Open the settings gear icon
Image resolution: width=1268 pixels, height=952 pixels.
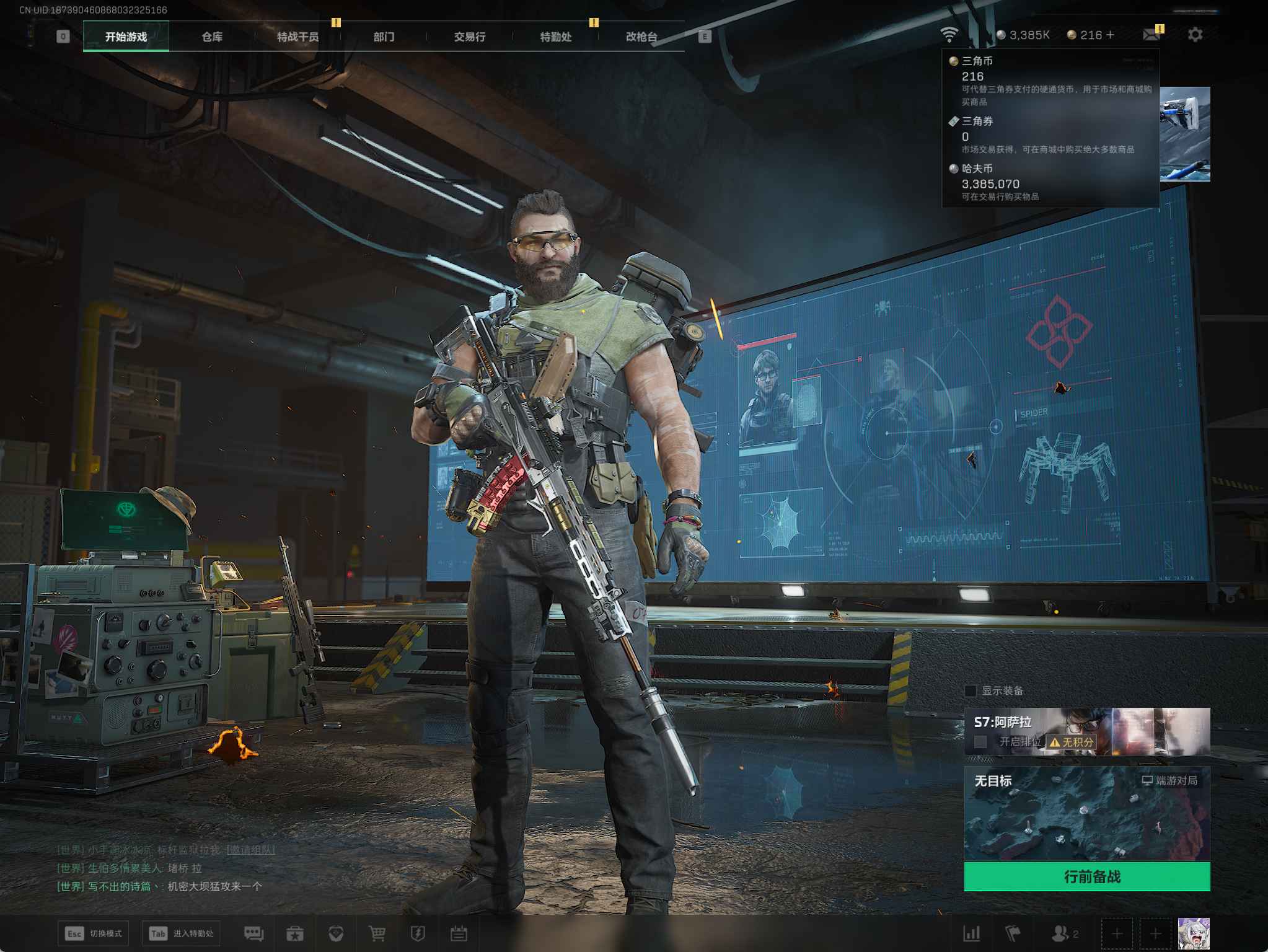(x=1195, y=35)
